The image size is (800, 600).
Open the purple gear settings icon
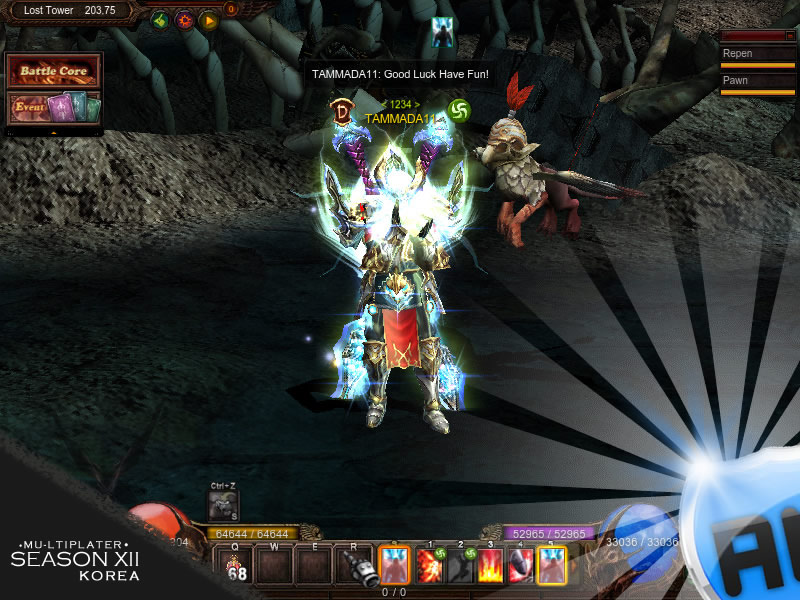coord(184,20)
